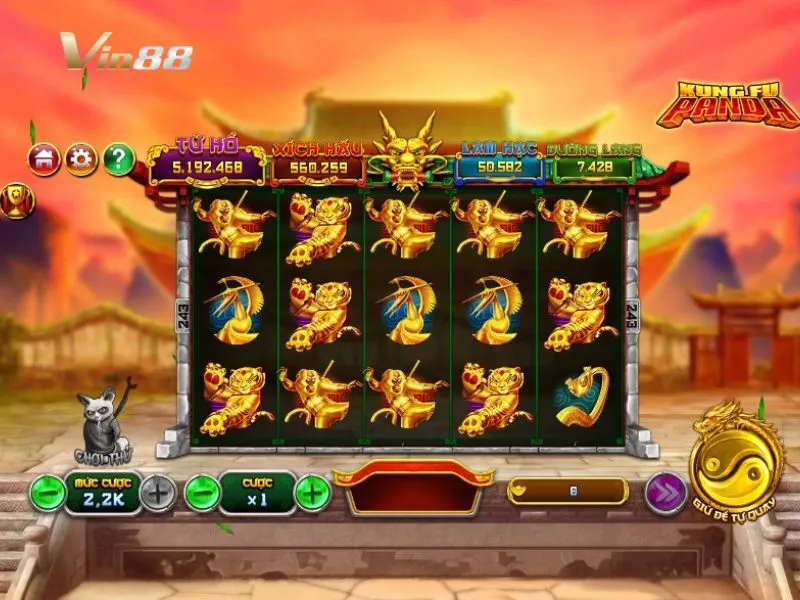The height and width of the screenshot is (600, 800).
Task: Return home with the house icon
Action: 44,158
